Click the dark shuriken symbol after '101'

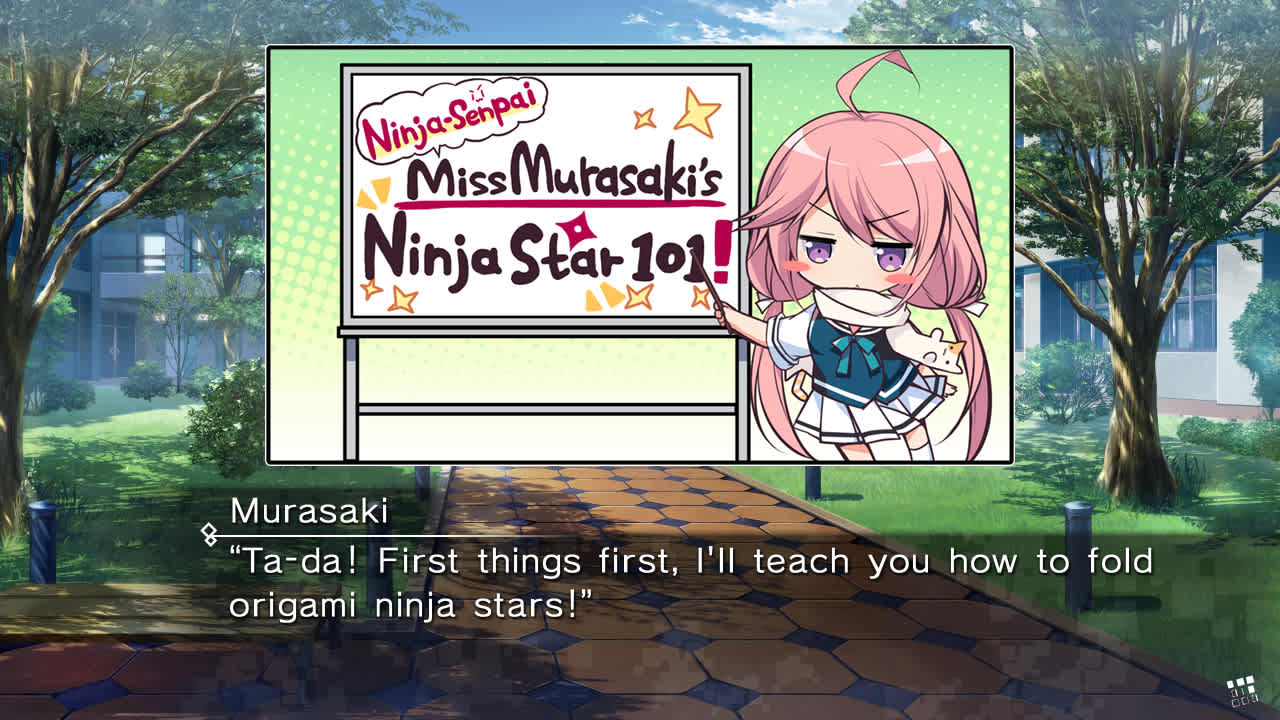[575, 232]
